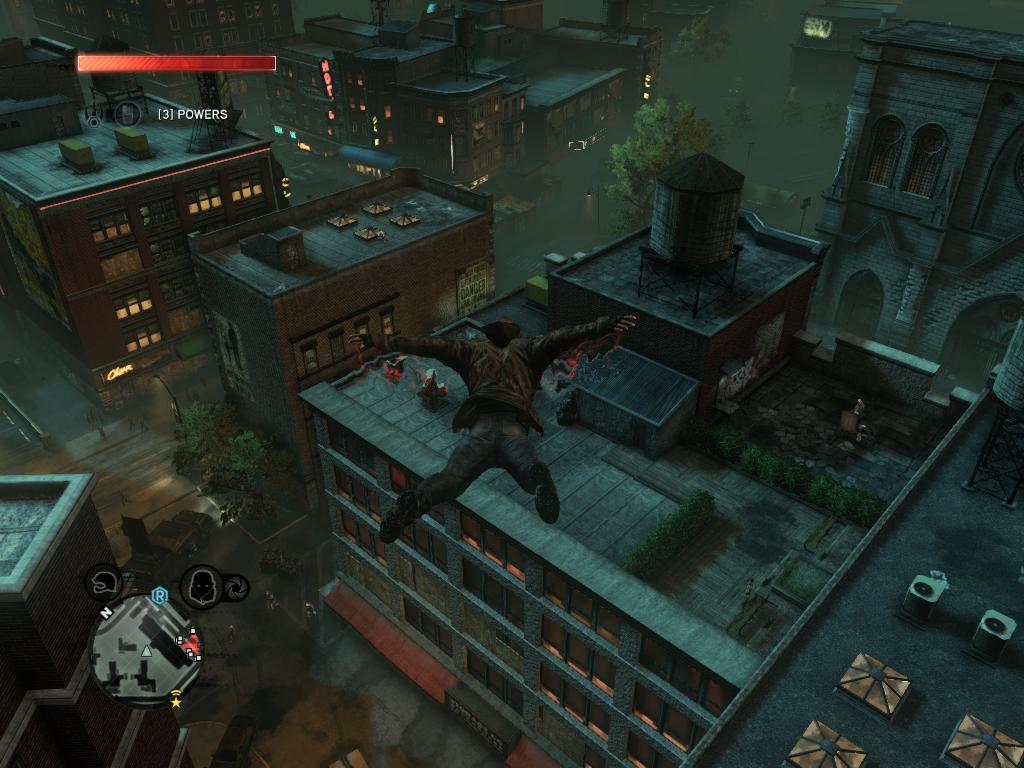Select the blue hexagon R map marker

coord(159,596)
